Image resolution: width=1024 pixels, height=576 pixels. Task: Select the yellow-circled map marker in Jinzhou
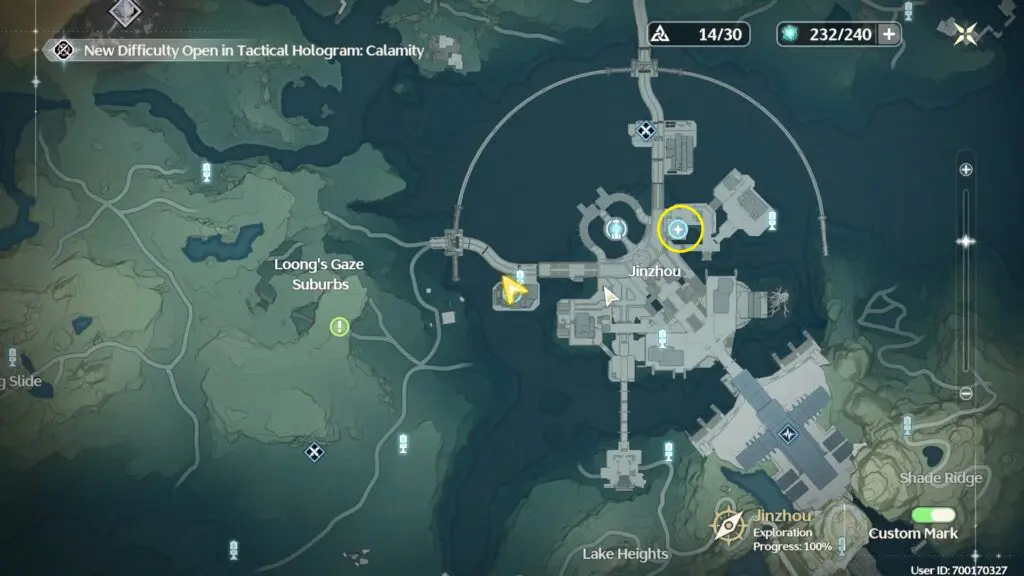point(679,230)
